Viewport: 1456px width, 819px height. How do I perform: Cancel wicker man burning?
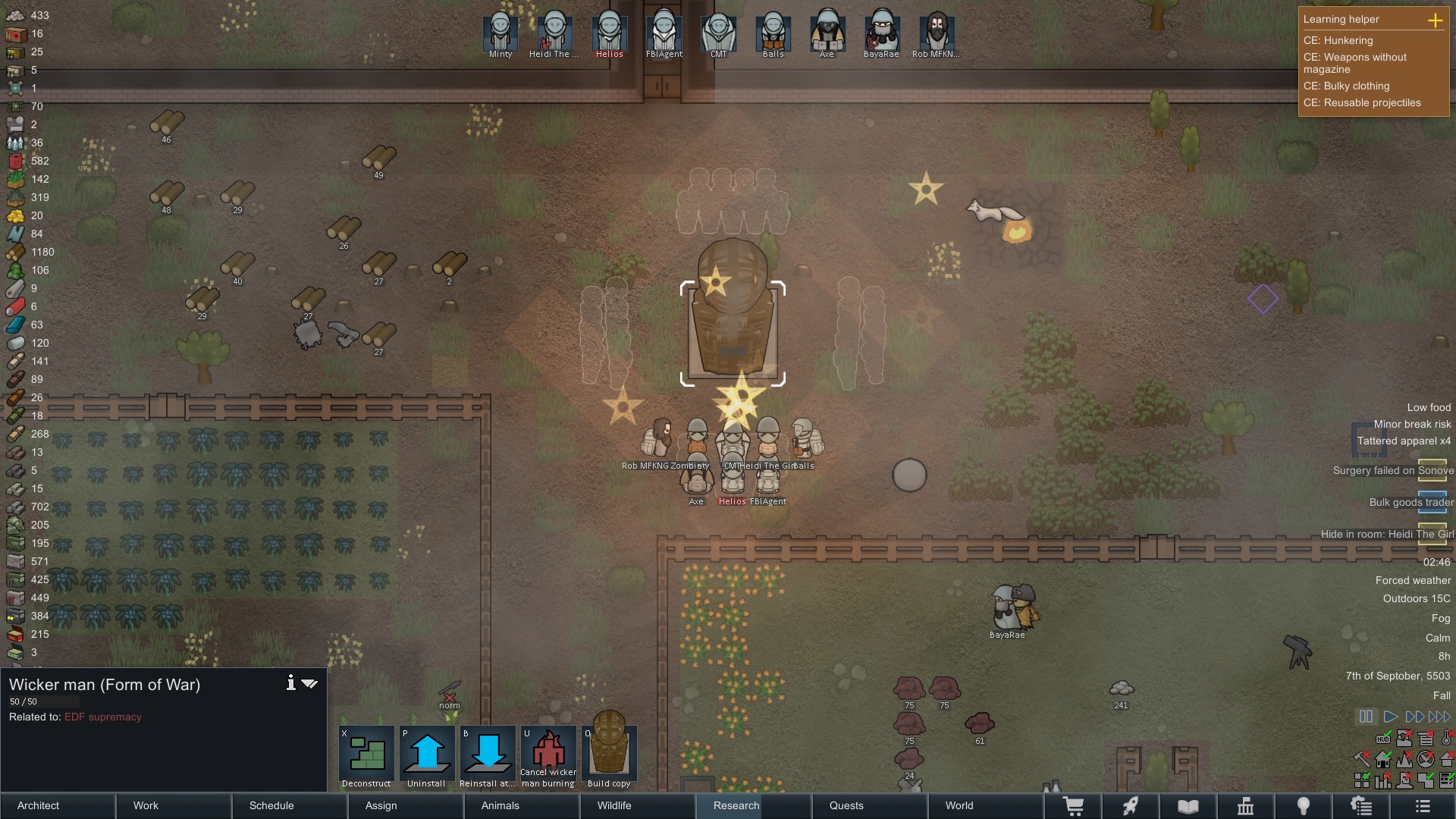(548, 755)
